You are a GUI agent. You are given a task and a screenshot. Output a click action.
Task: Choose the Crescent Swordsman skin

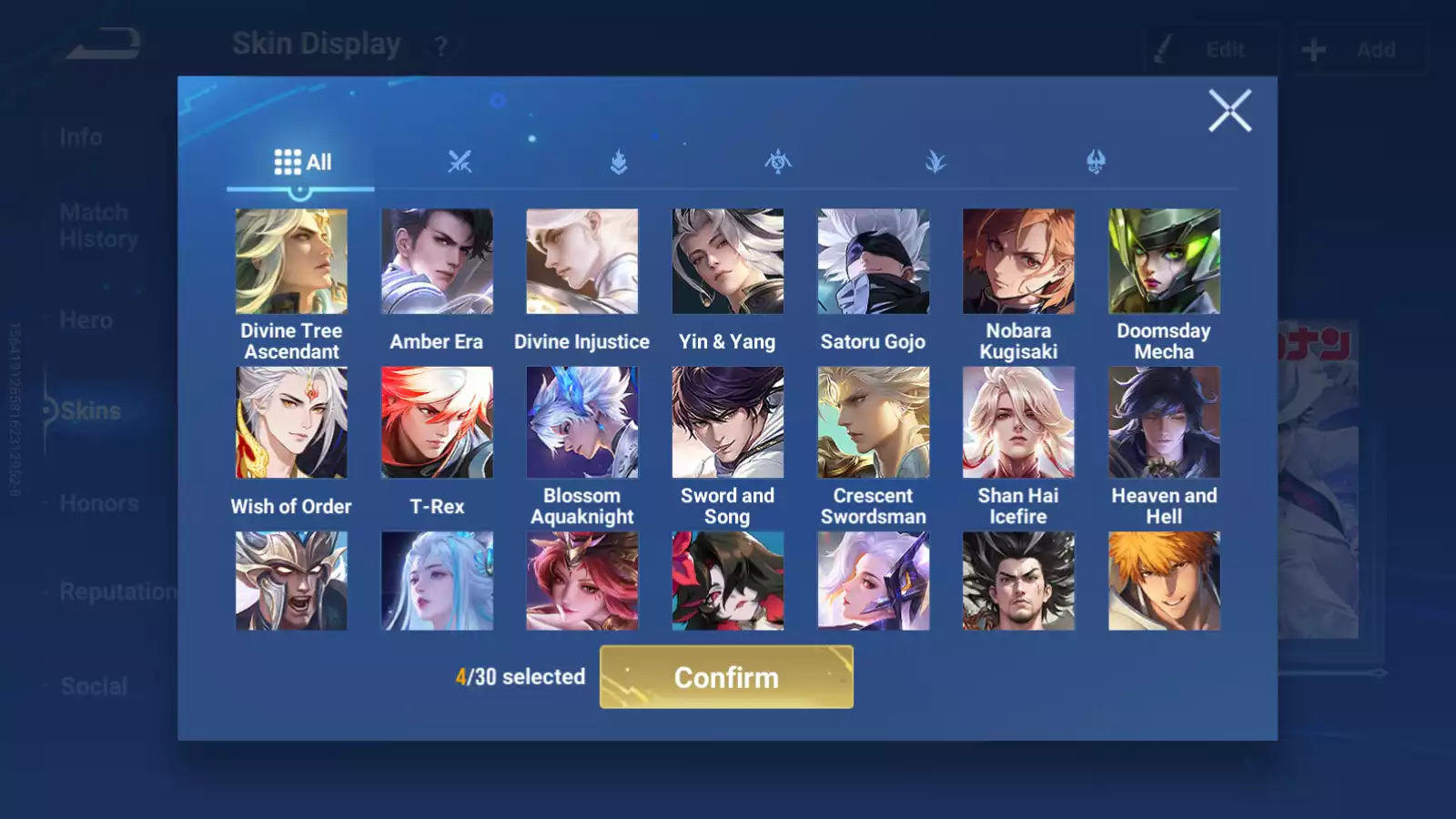pos(874,422)
